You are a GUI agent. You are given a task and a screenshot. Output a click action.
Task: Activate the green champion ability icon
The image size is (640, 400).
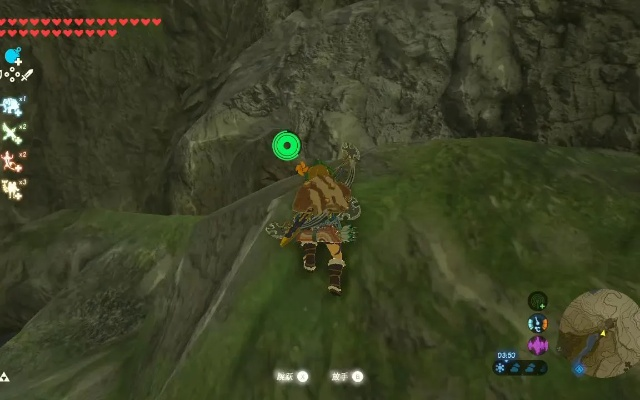click(12, 132)
